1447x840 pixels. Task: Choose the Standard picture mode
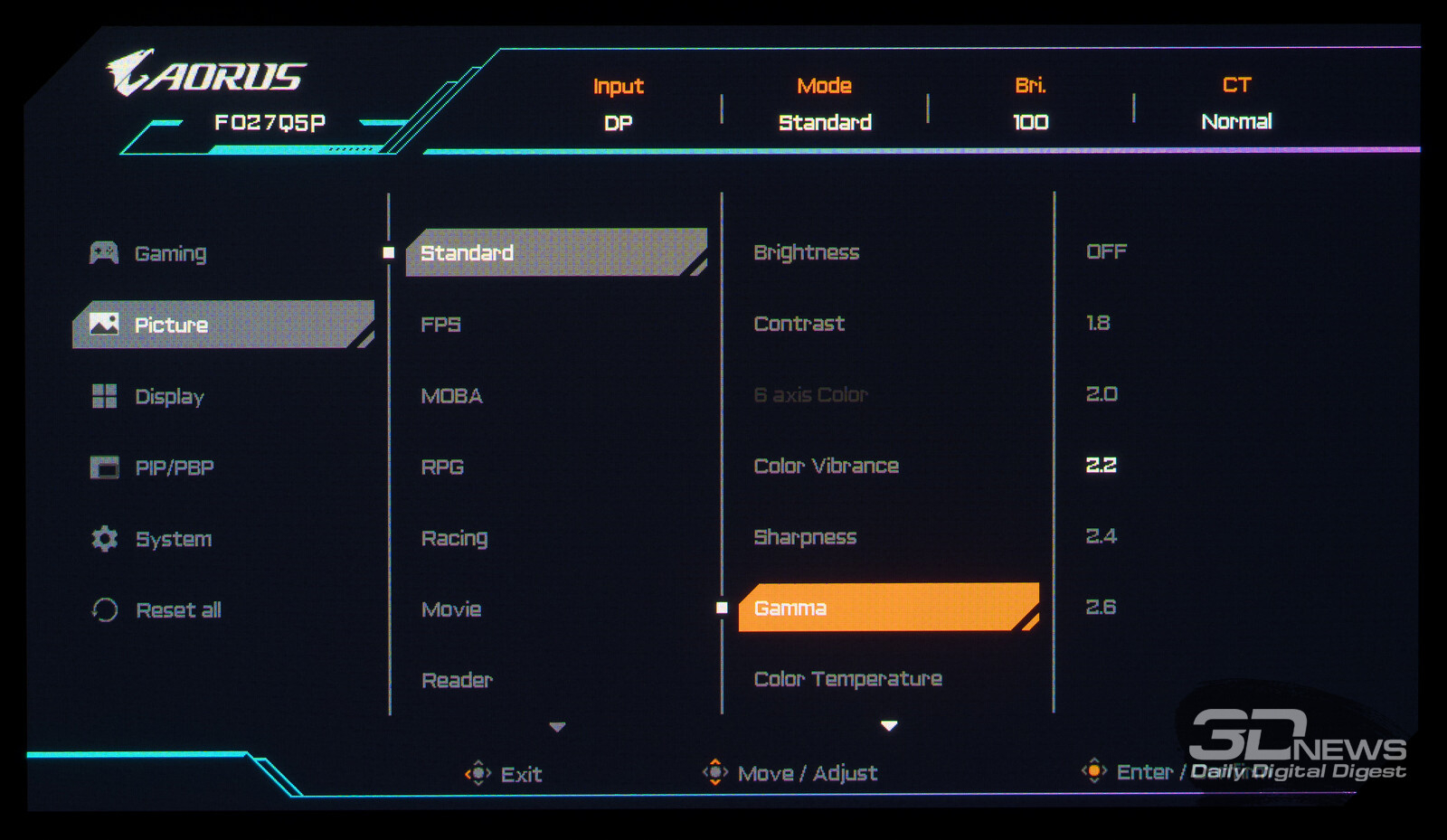(467, 253)
